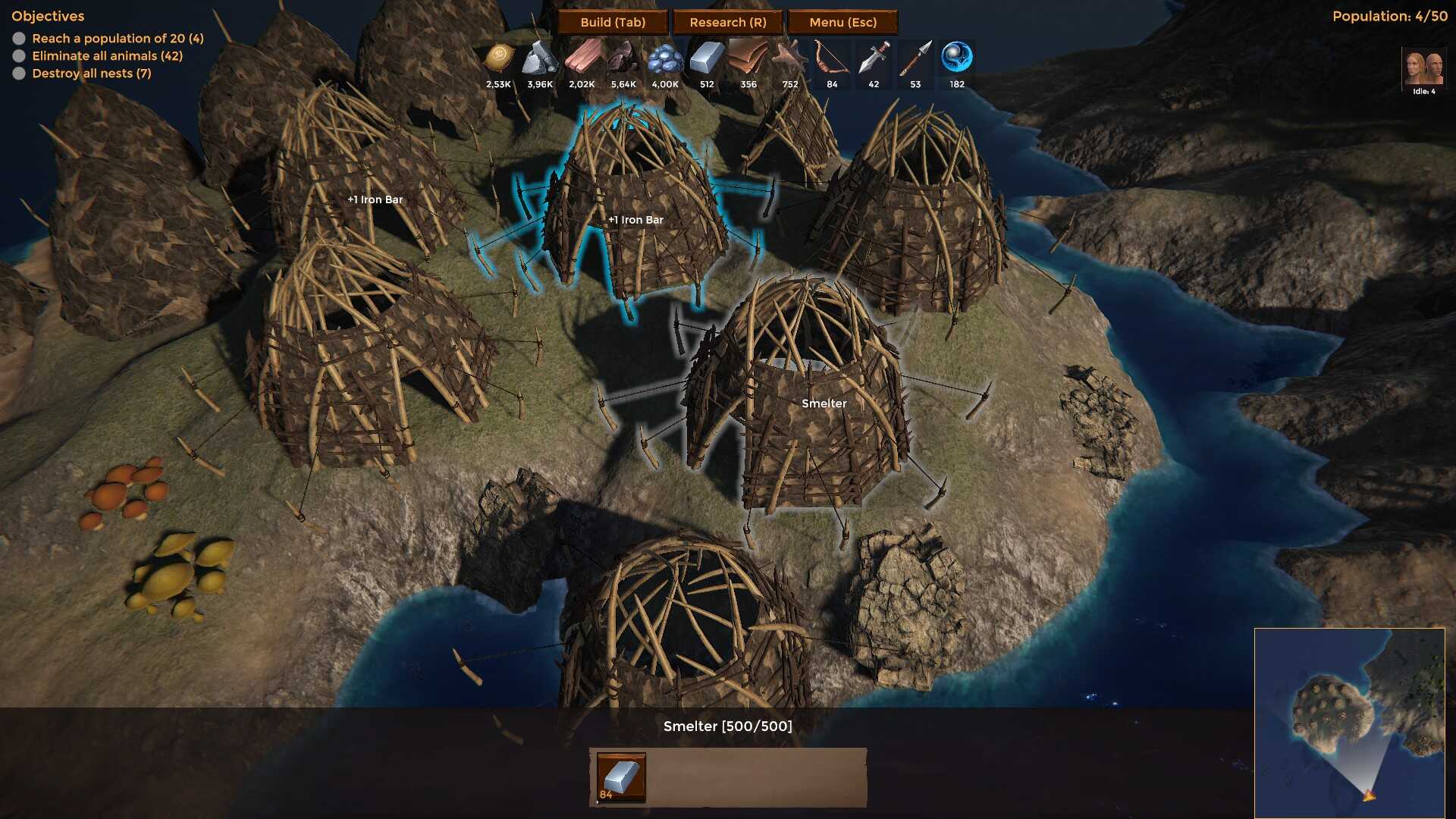The image size is (1456, 819).
Task: Click the wood planks resource icon
Action: [582, 58]
